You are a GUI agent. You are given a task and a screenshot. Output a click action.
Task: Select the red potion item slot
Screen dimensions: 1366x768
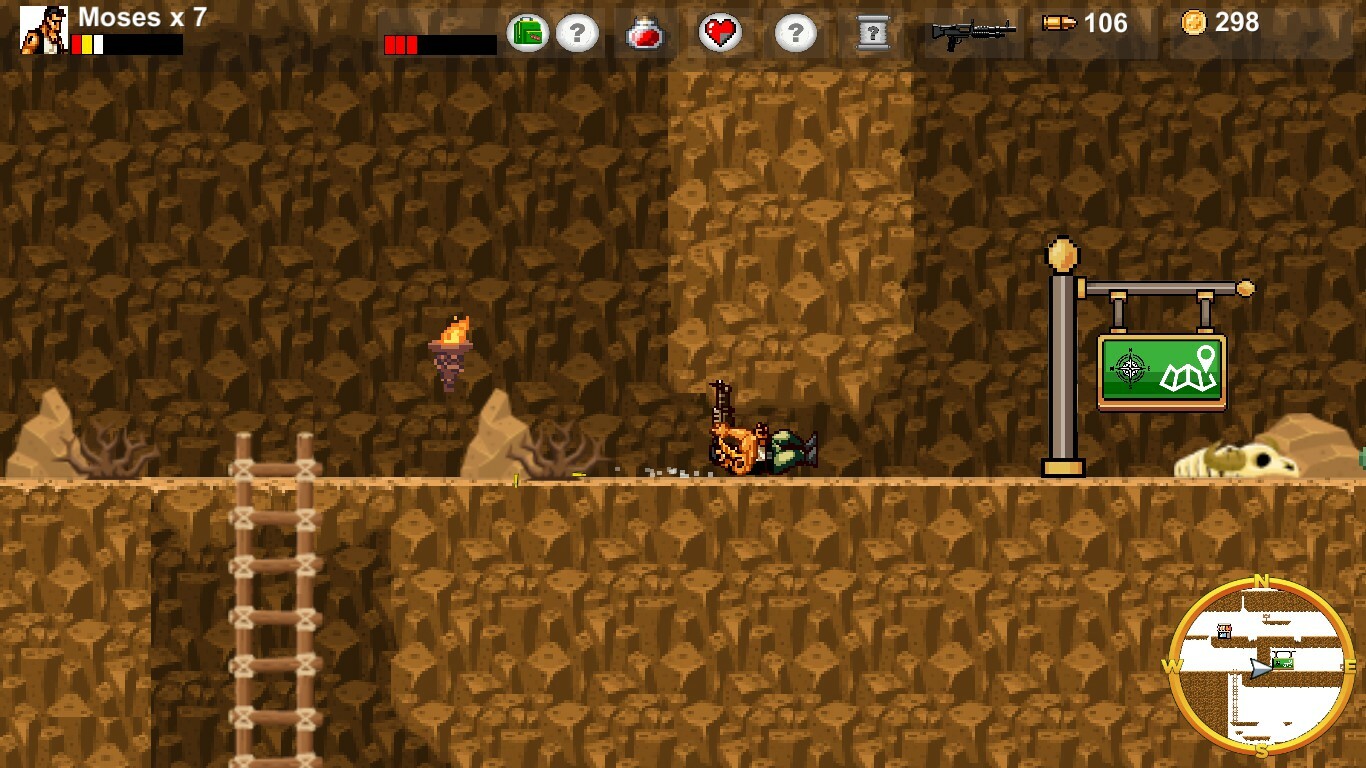click(647, 31)
